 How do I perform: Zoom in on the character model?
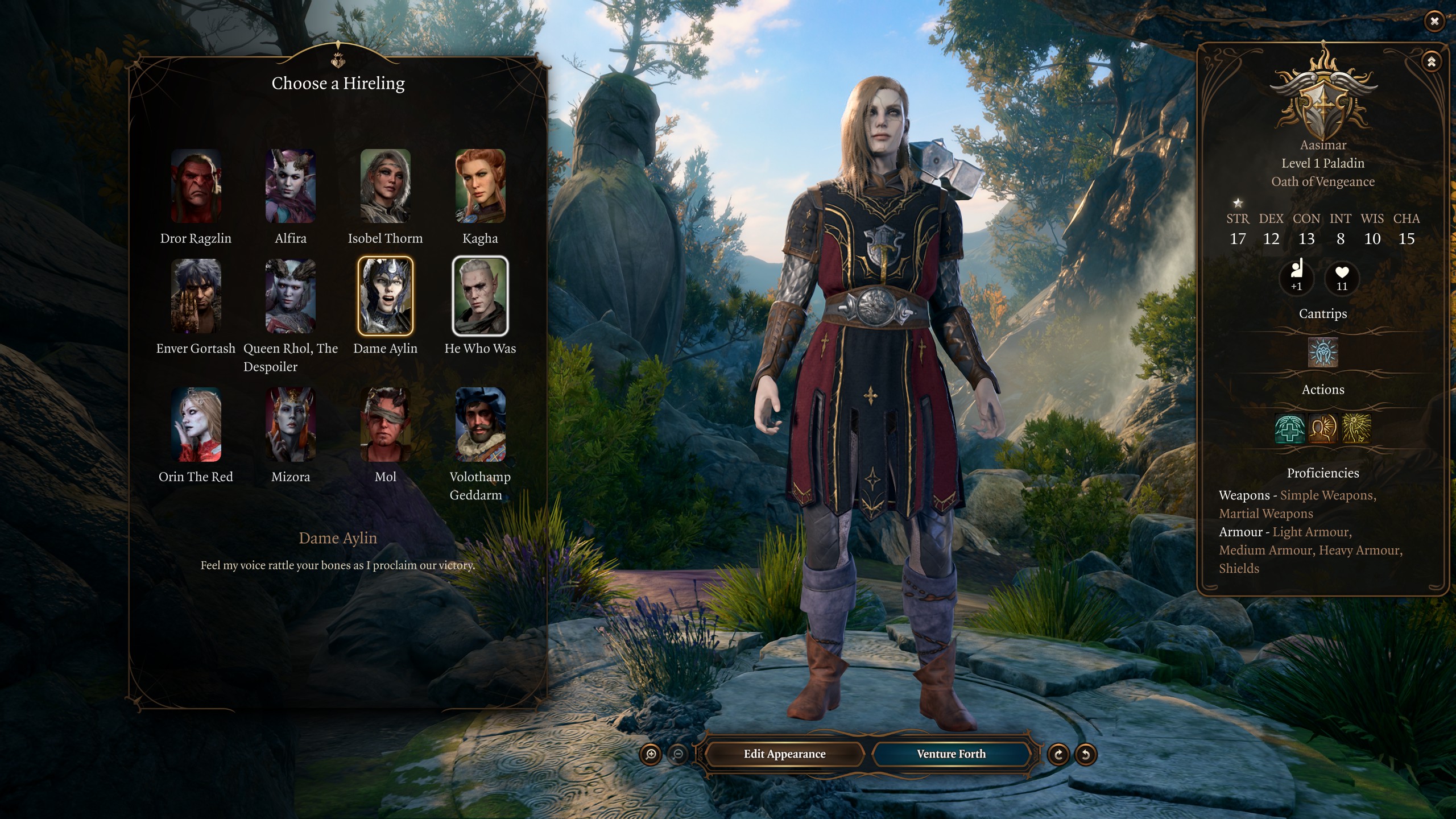pyautogui.click(x=651, y=755)
